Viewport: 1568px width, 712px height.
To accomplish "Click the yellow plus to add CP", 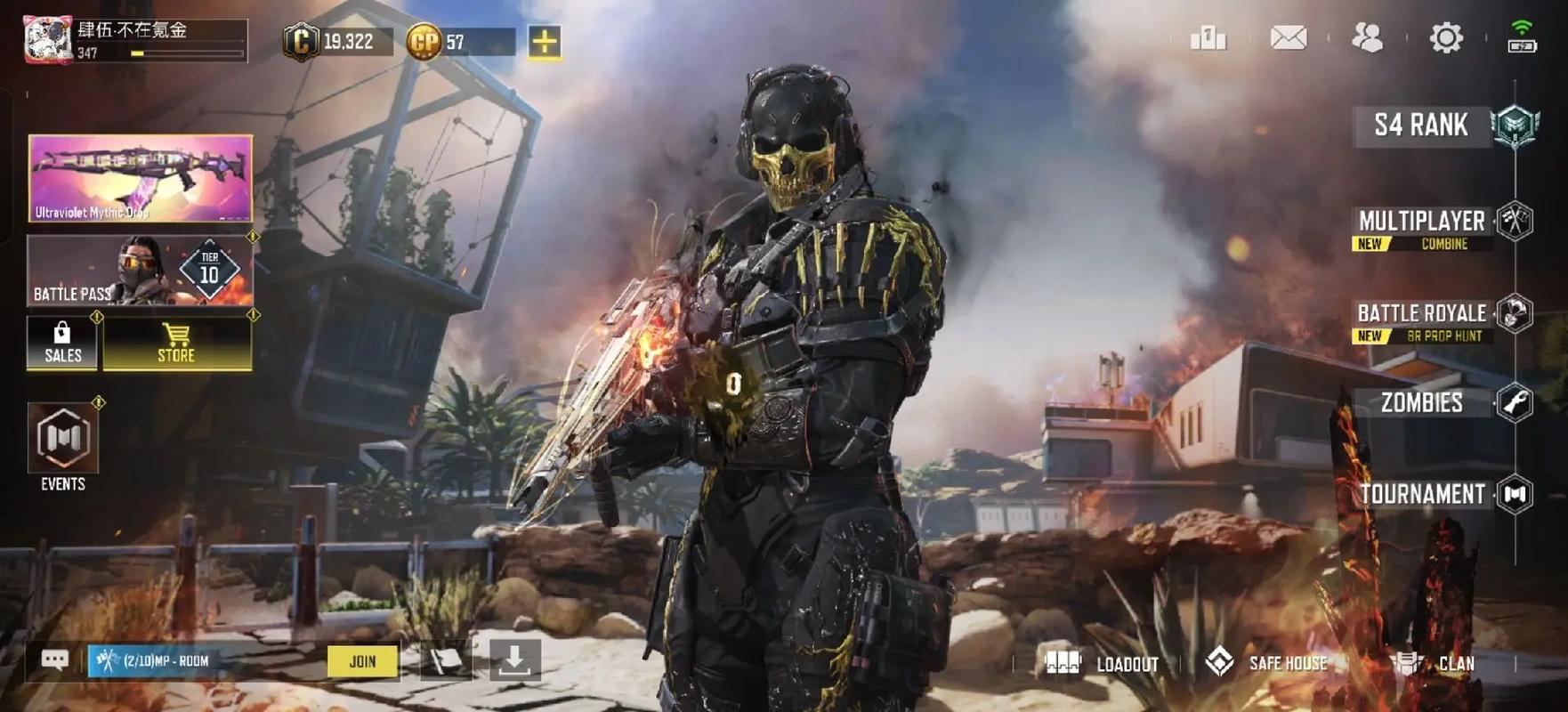I will click(x=545, y=42).
